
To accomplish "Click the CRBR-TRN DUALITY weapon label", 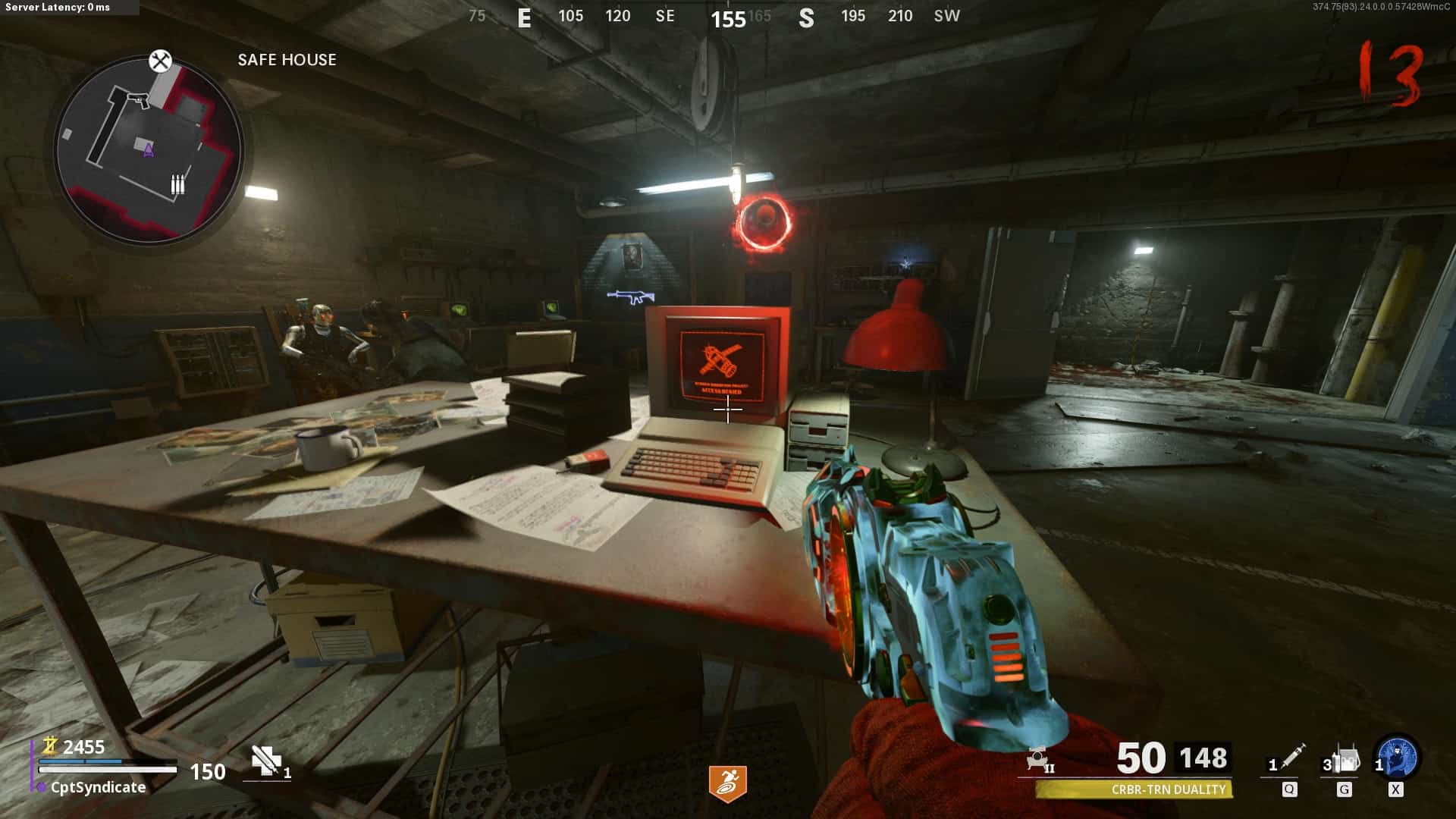I will 1168,789.
